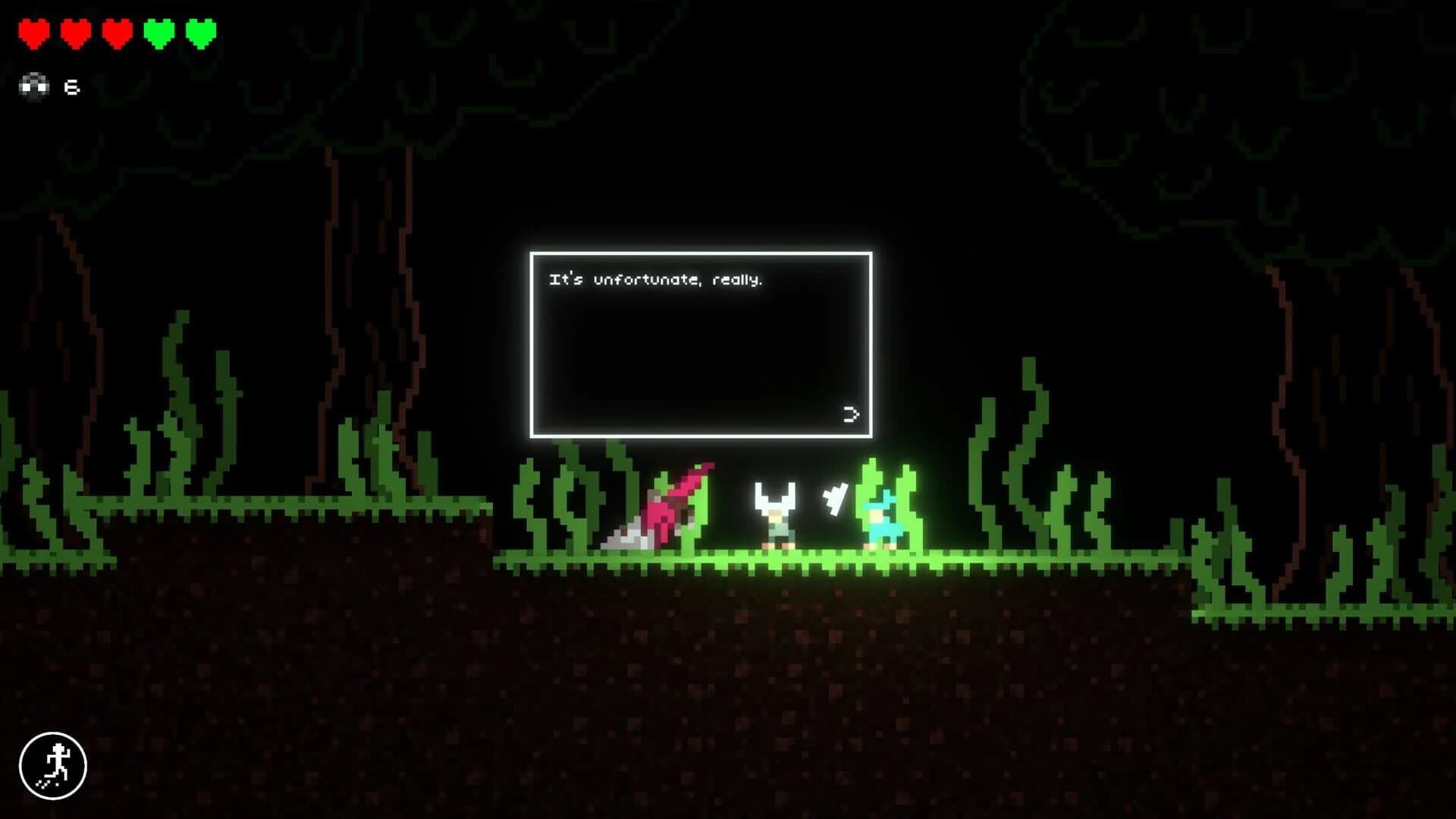Viewport: 1456px width, 819px height.
Task: Click the silver orb currency icon
Action: (x=33, y=85)
